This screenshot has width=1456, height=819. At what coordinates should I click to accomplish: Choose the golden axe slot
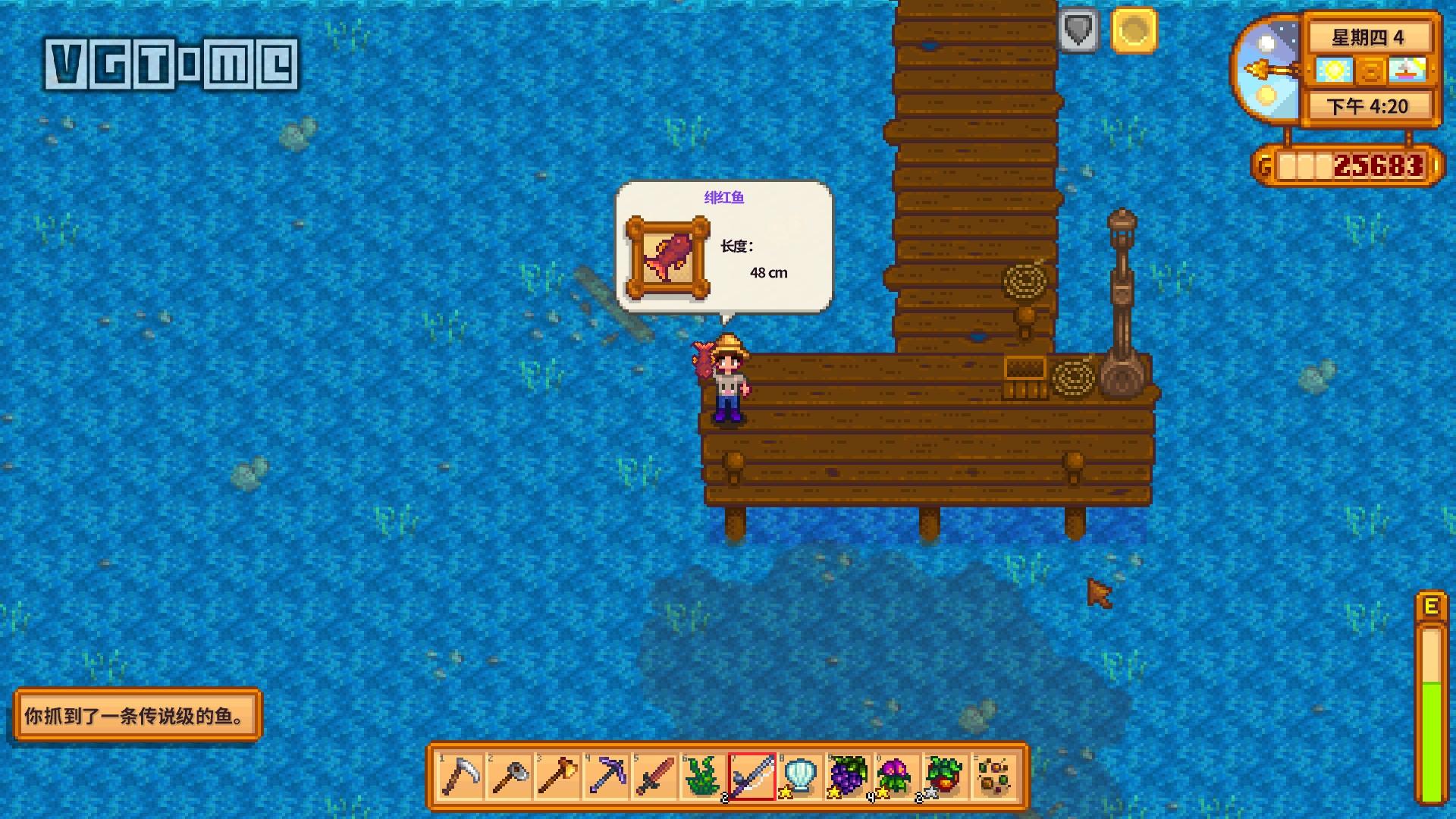click(557, 777)
